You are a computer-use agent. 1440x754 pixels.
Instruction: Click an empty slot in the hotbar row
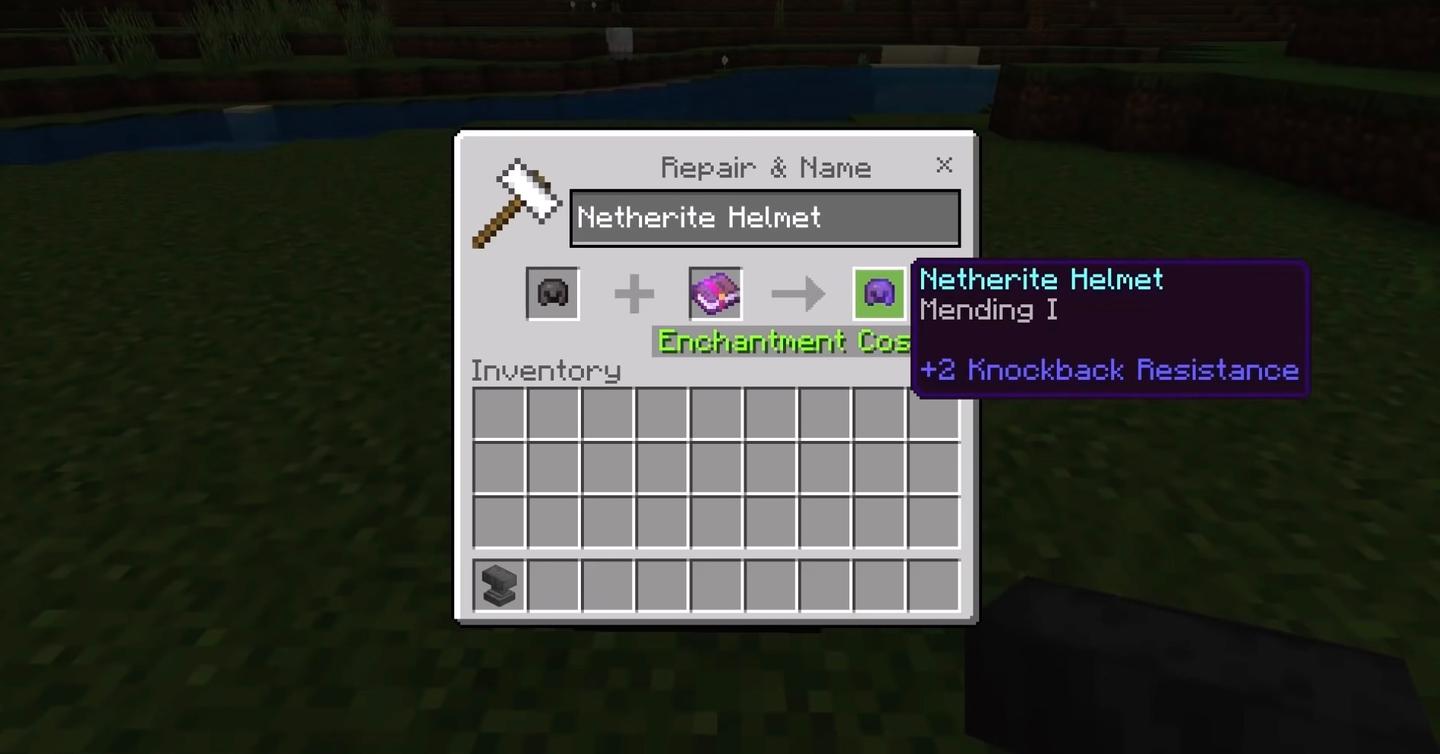(606, 585)
